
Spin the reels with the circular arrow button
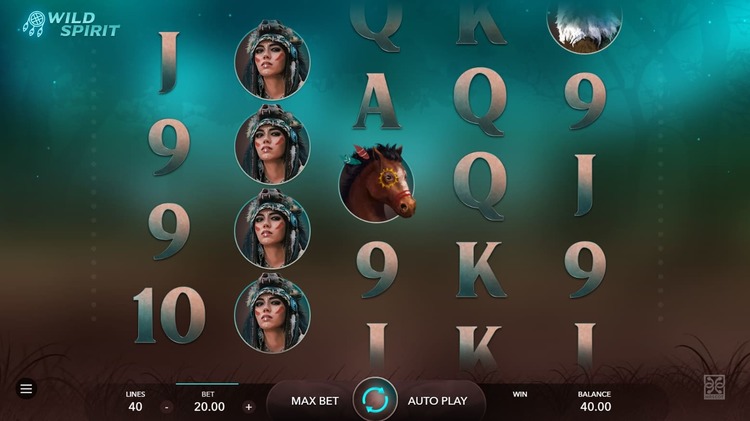tap(375, 400)
